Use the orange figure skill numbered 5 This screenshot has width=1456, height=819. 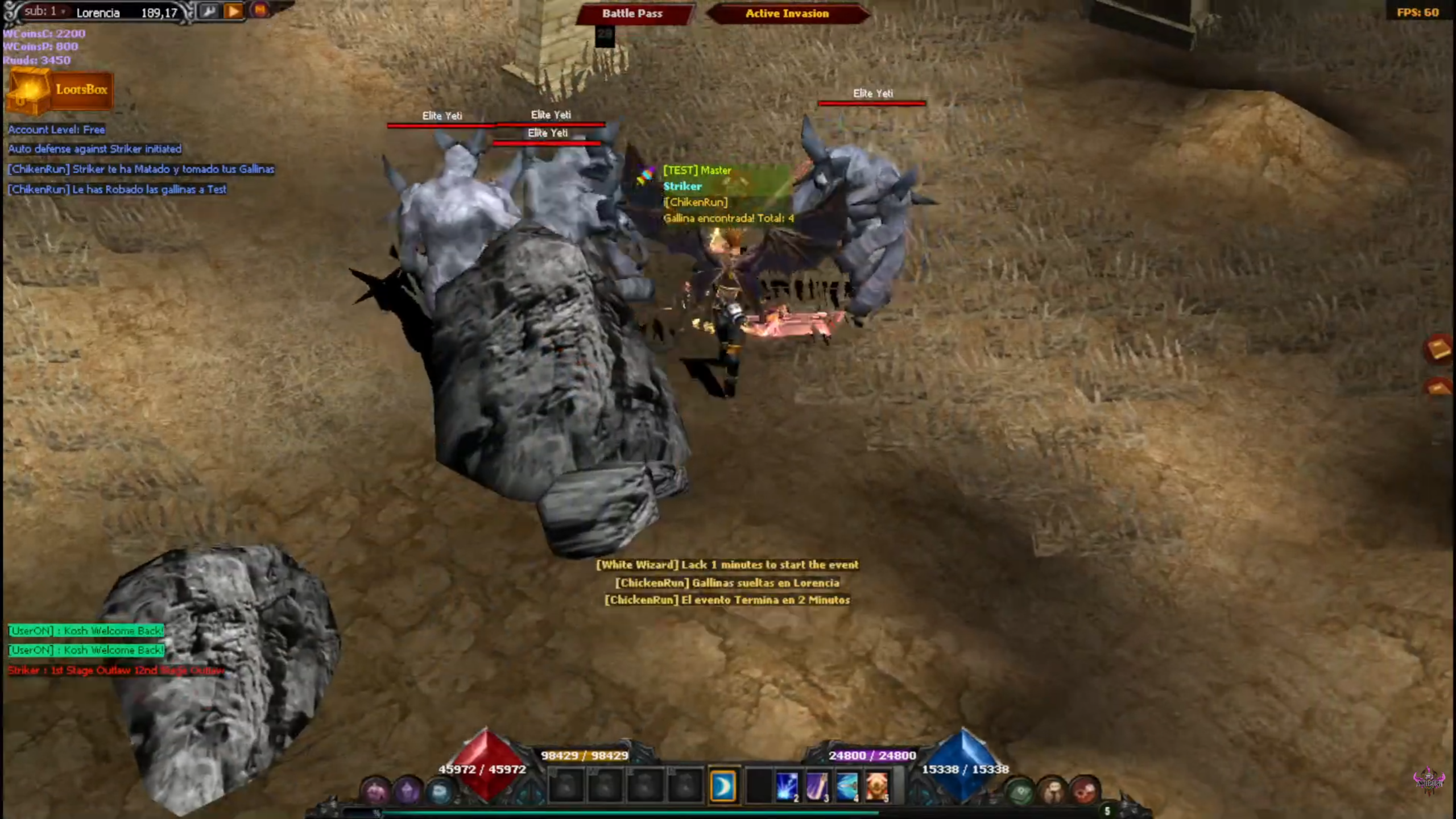tap(877, 787)
